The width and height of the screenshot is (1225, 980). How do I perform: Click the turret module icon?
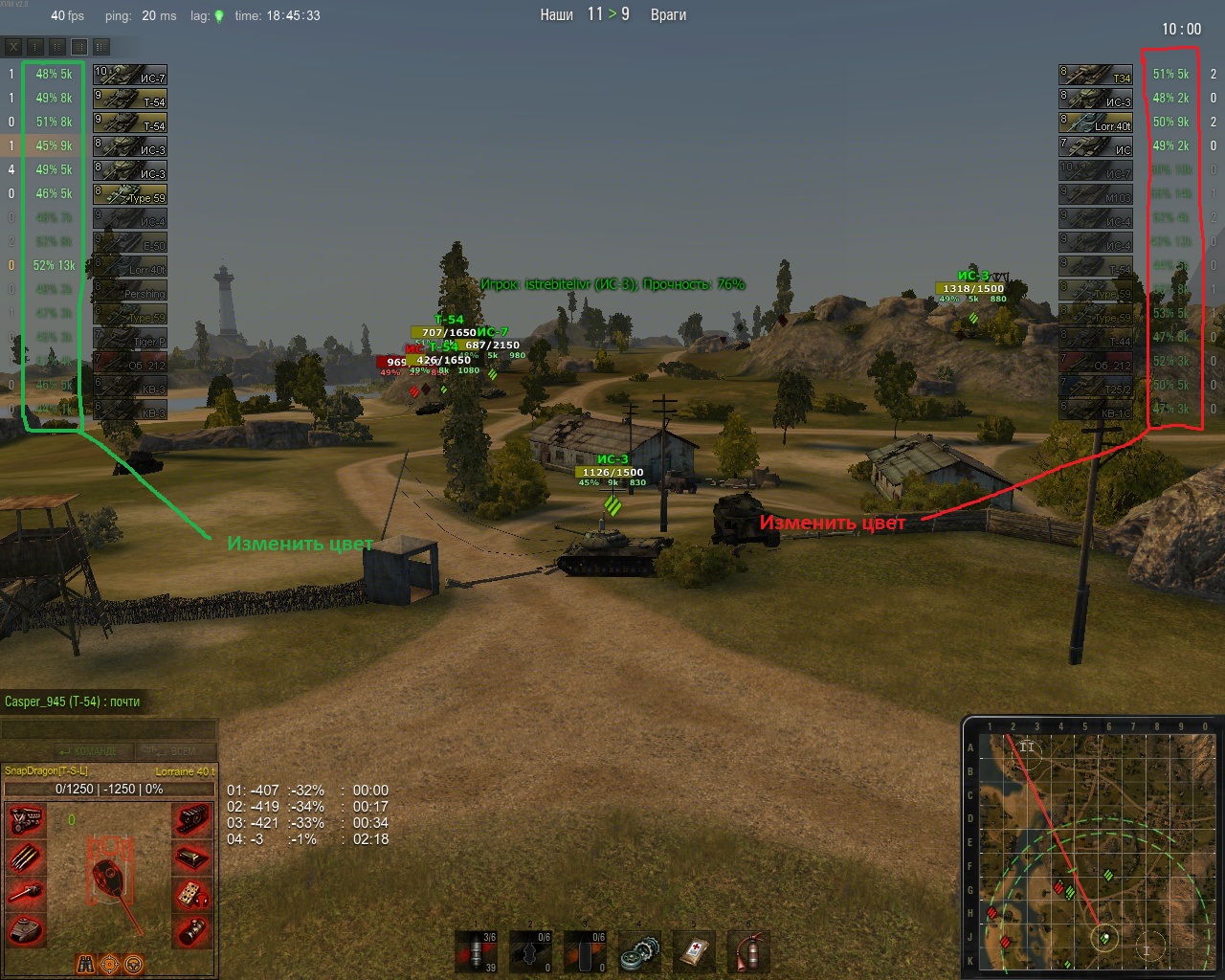[x=27, y=928]
